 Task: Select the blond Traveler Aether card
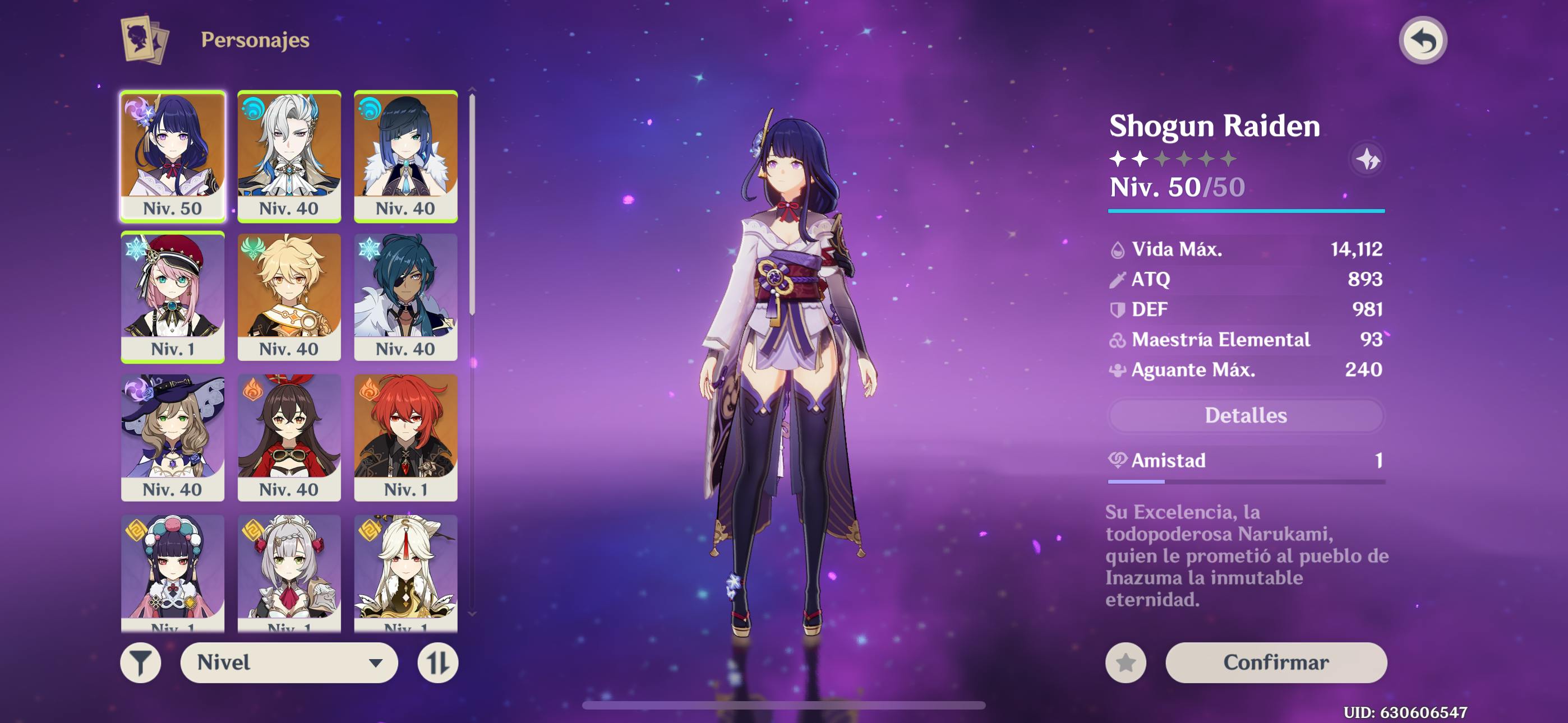tap(289, 296)
